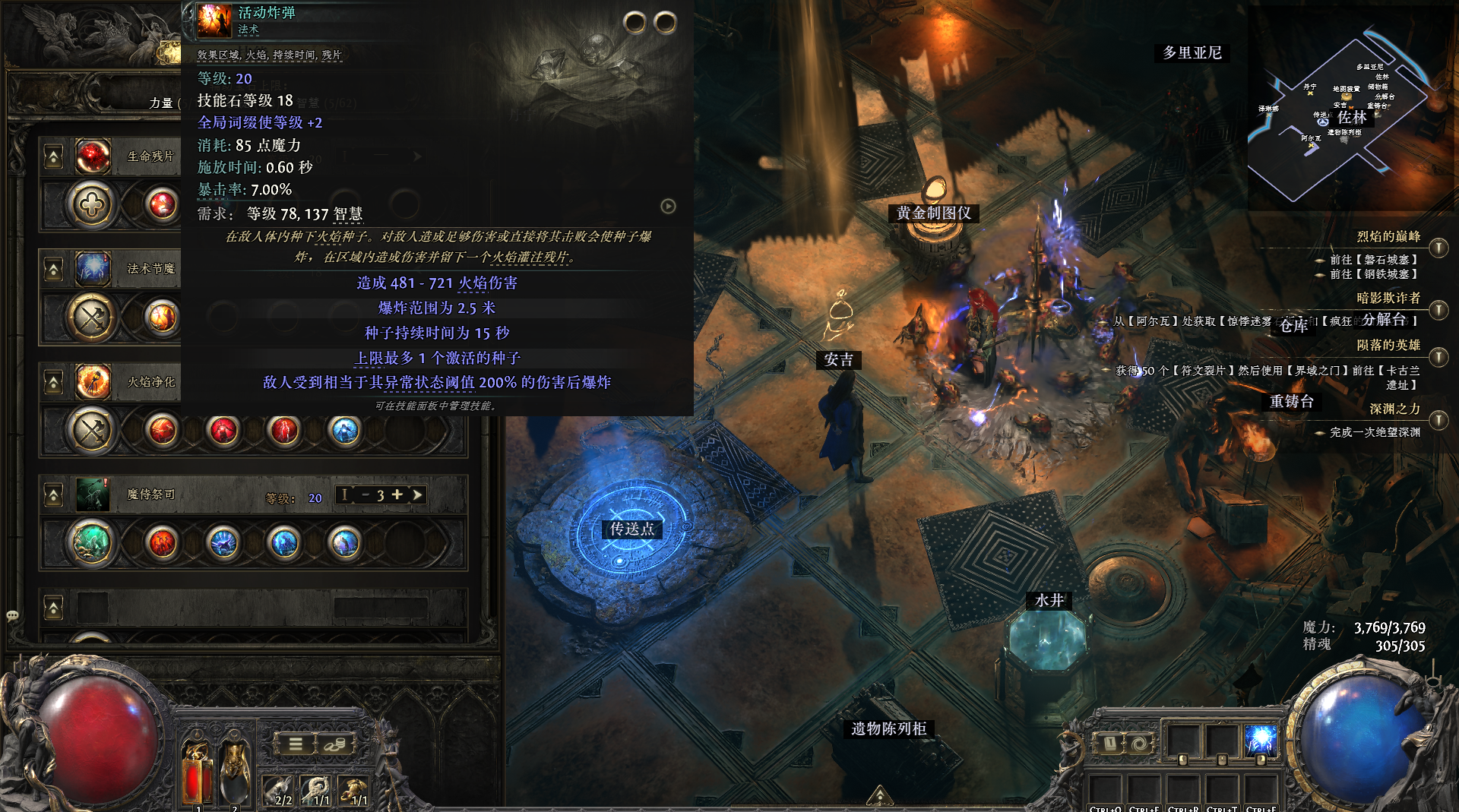The height and width of the screenshot is (812, 1459).
Task: Click the card-shaped button by skill bar
Action: click(1109, 744)
